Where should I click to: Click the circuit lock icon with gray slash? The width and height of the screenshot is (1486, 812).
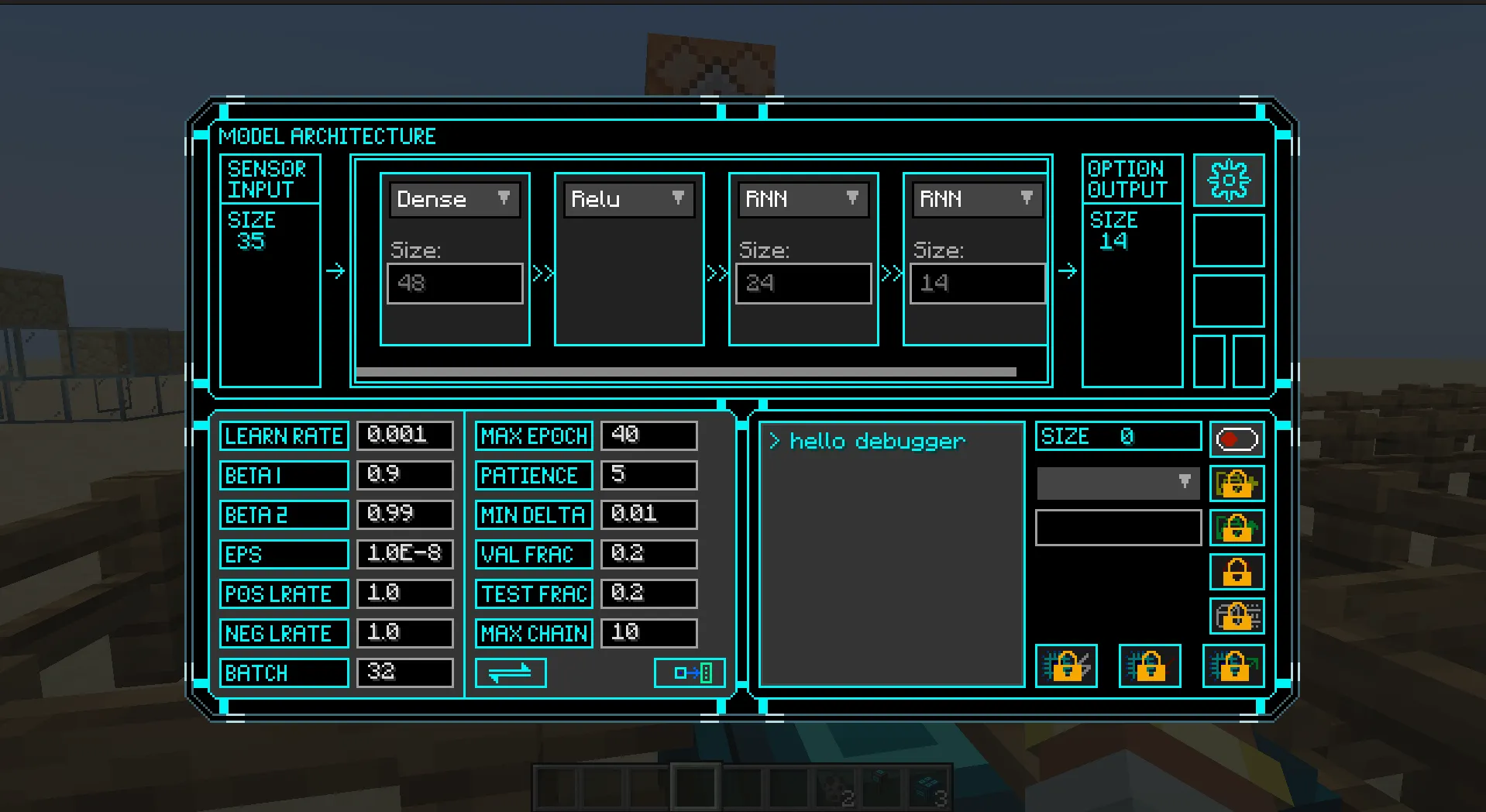coord(1067,666)
